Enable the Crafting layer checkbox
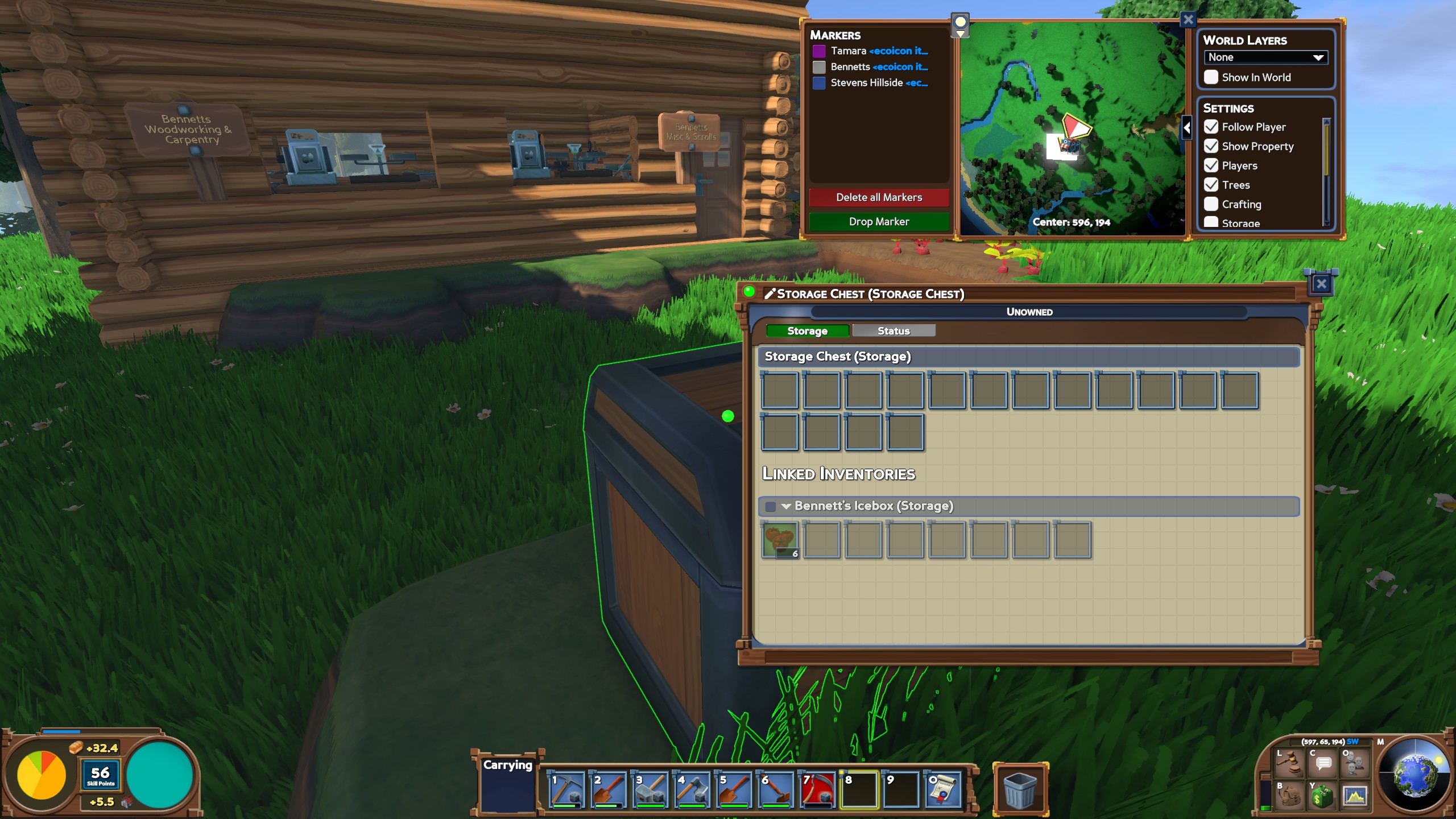This screenshot has width=1456, height=819. pyautogui.click(x=1211, y=204)
